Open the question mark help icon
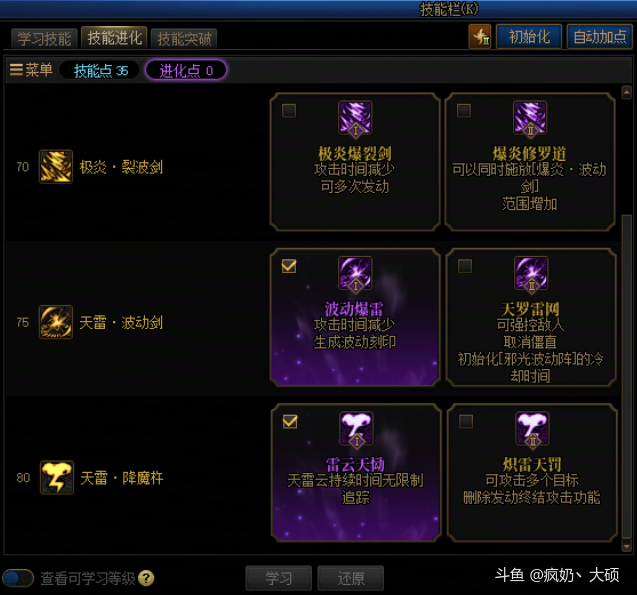The image size is (637, 595). [x=147, y=578]
